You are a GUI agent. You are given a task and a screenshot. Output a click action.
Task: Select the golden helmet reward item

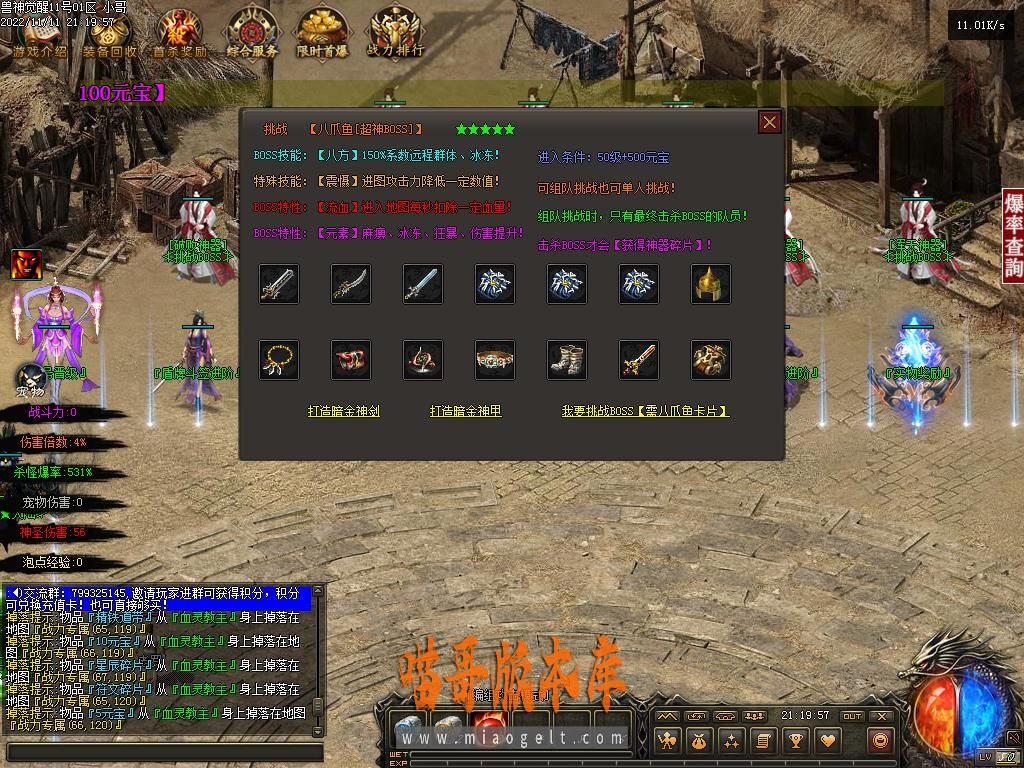pos(711,284)
